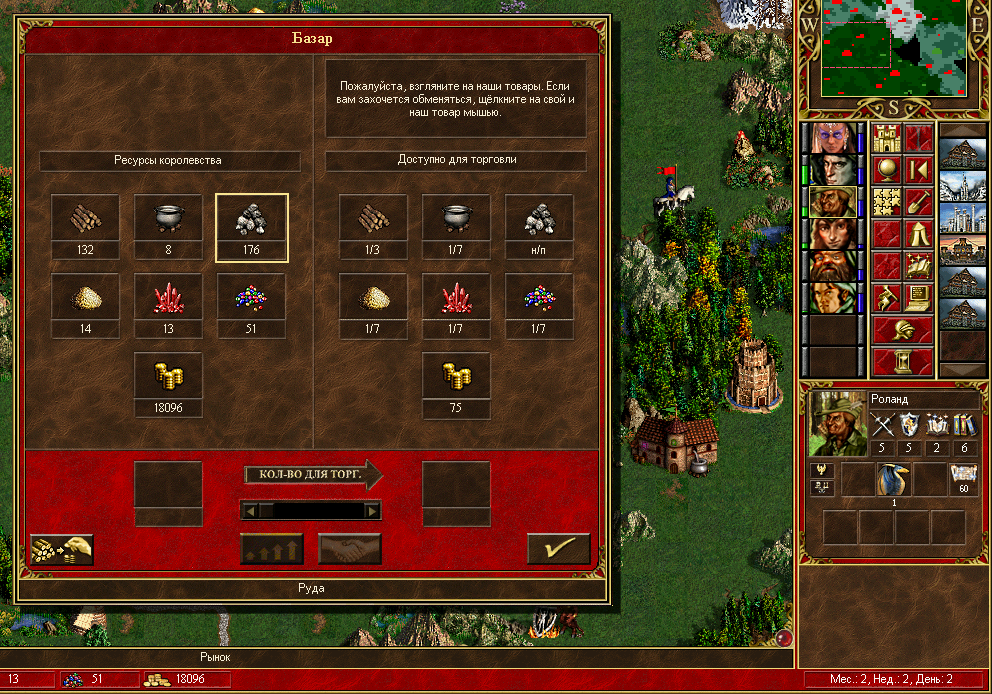Confirm and close the marketplace with checkmark

pos(559,549)
